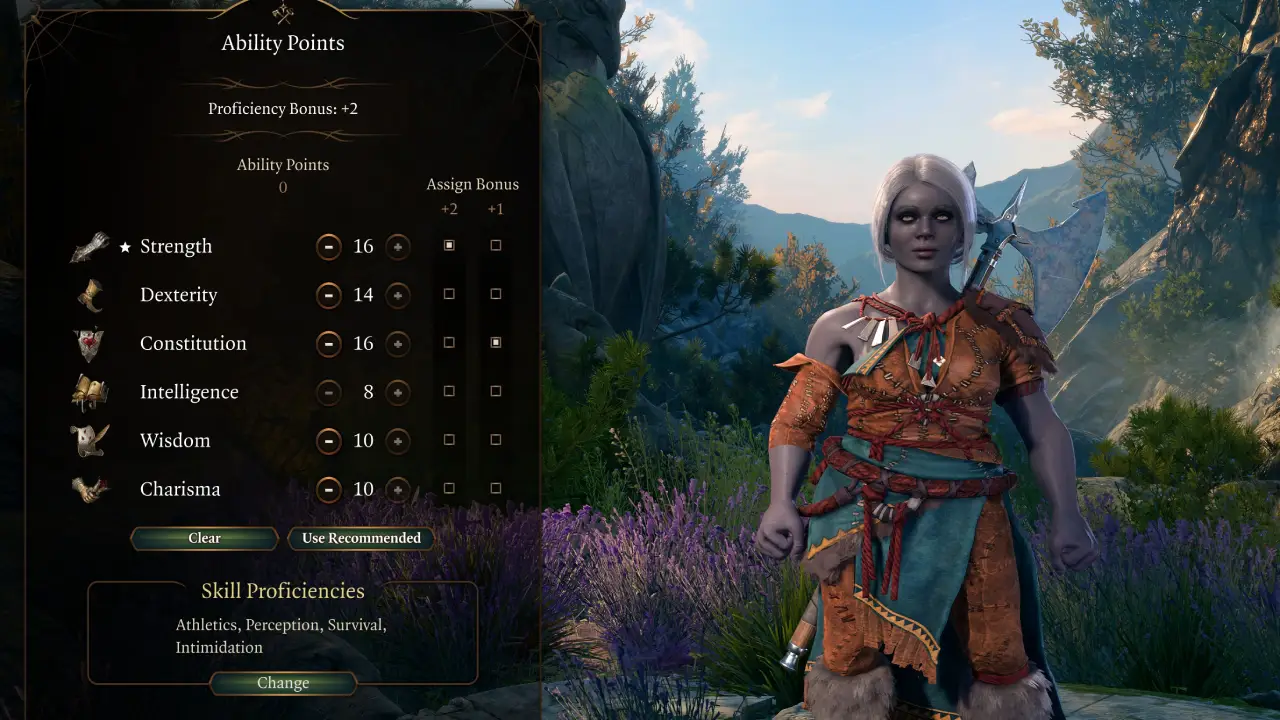This screenshot has height=720, width=1280.
Task: Select the Strength gauntlet icon
Action: 88,246
